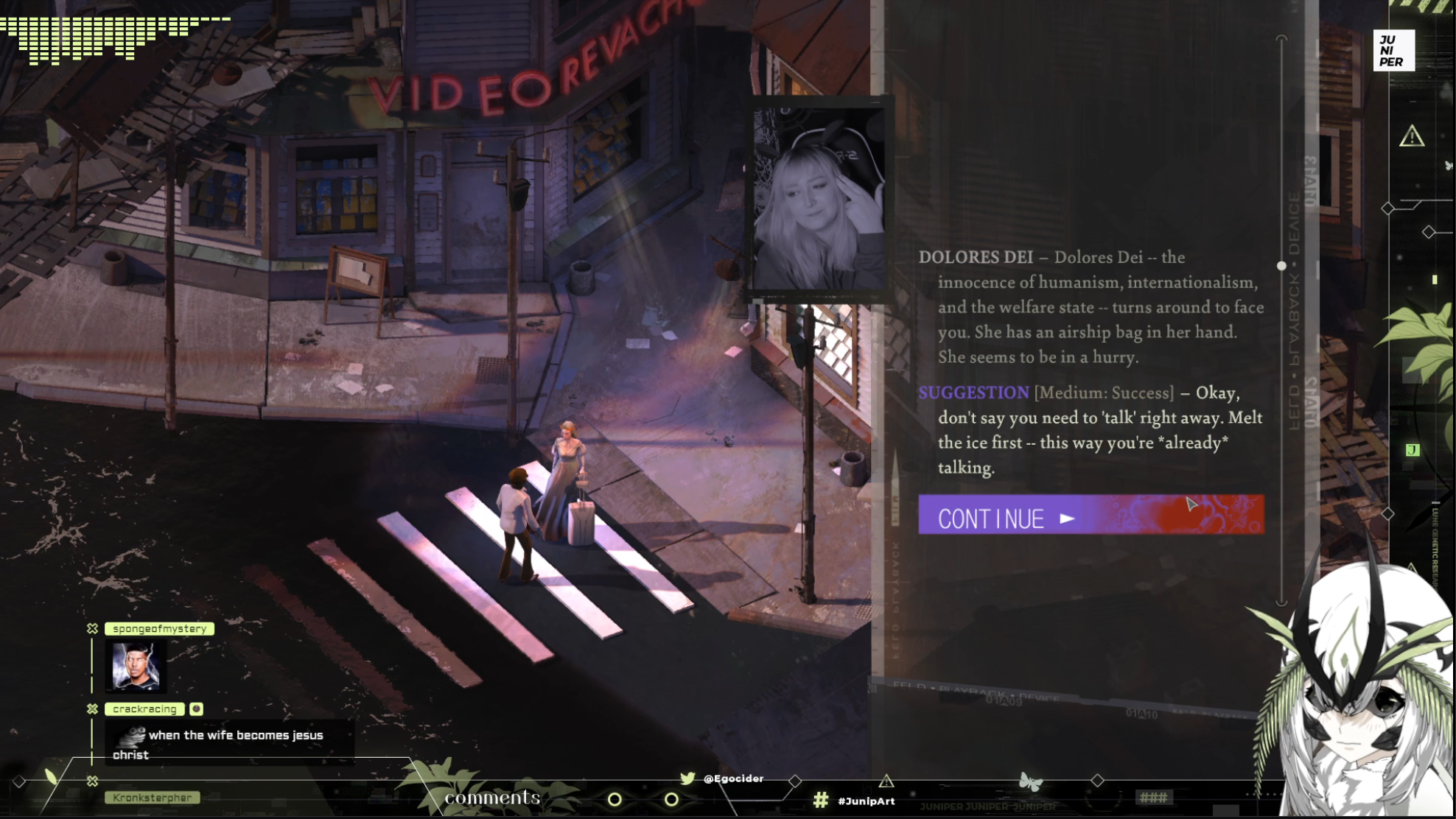1456x819 pixels.
Task: Open the @Egocider Twitter handle
Action: (x=732, y=778)
